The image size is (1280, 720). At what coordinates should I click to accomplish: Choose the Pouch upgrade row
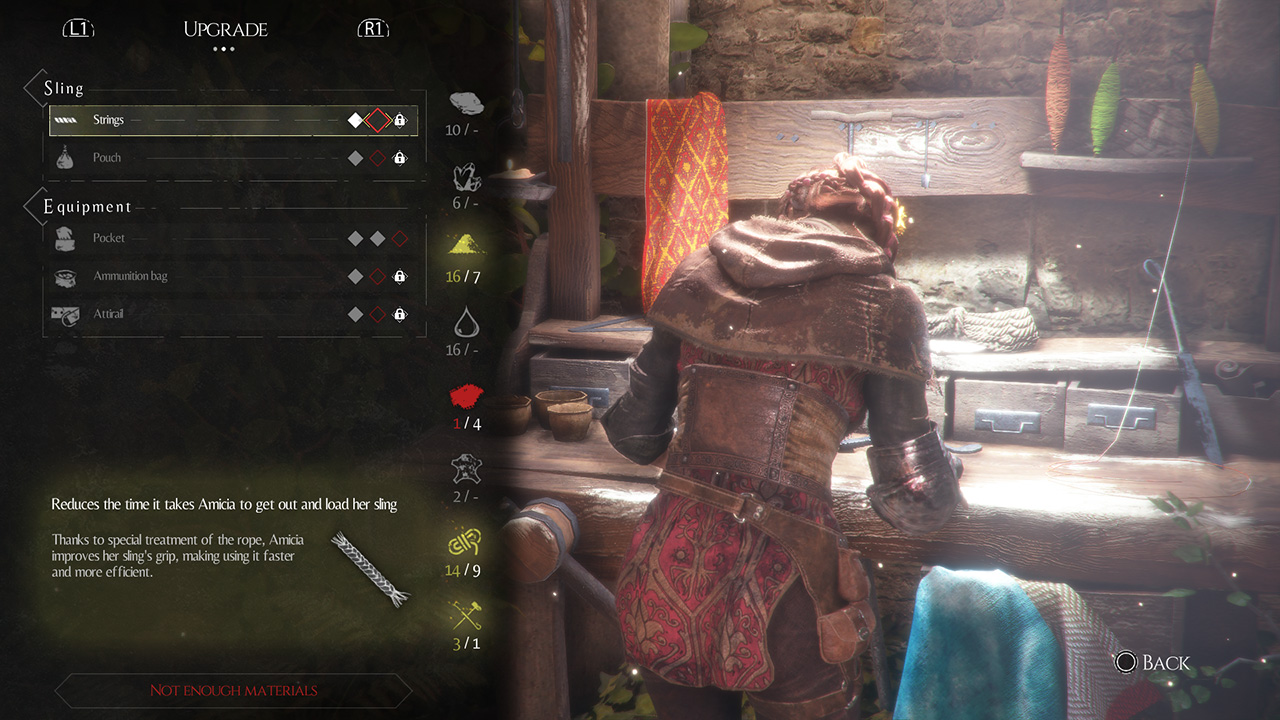[233, 158]
